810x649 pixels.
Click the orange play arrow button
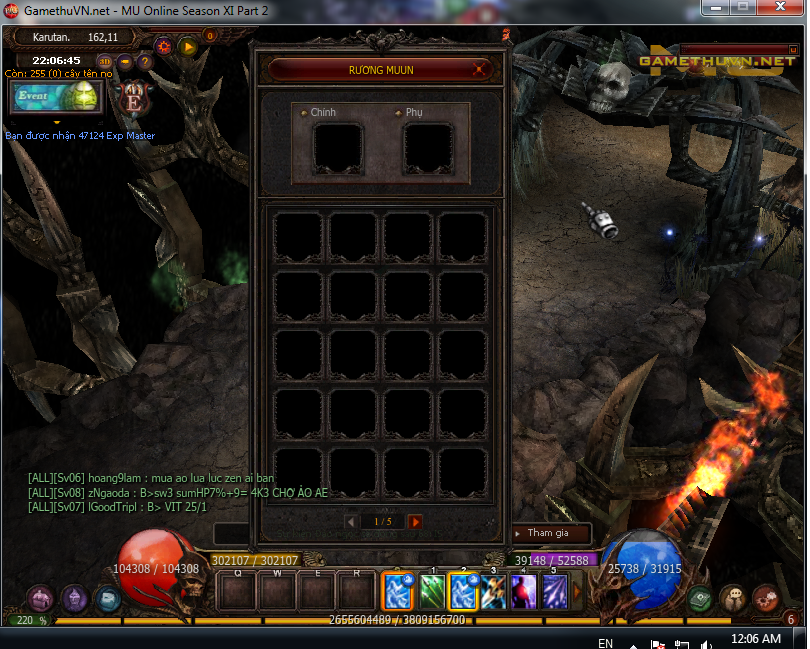tap(187, 46)
